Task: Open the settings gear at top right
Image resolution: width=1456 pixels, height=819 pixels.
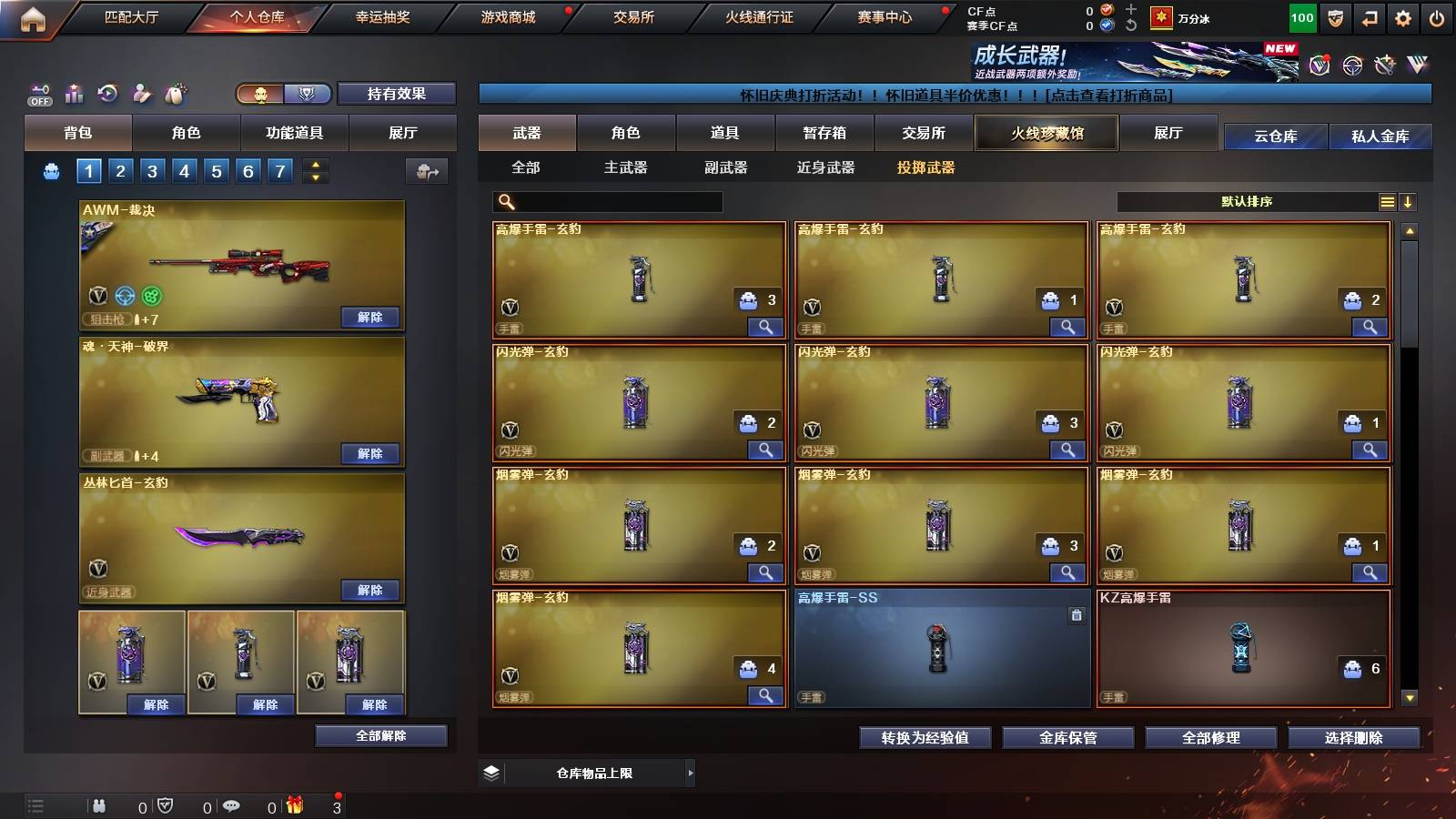Action: point(1403,17)
